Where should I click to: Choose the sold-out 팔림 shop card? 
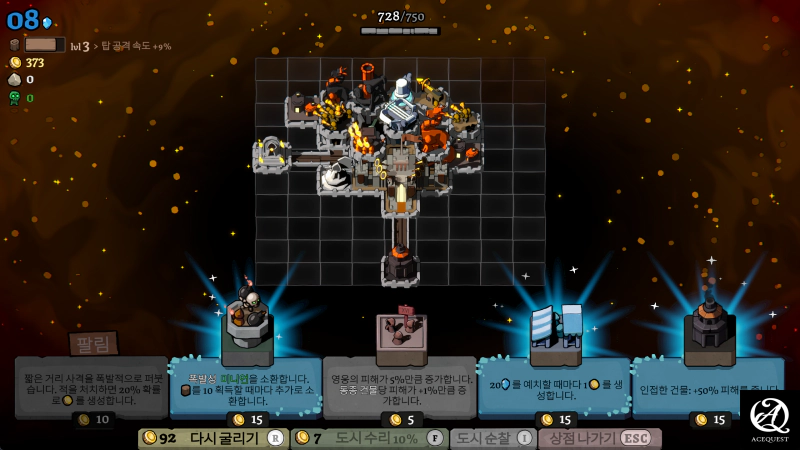(x=92, y=385)
